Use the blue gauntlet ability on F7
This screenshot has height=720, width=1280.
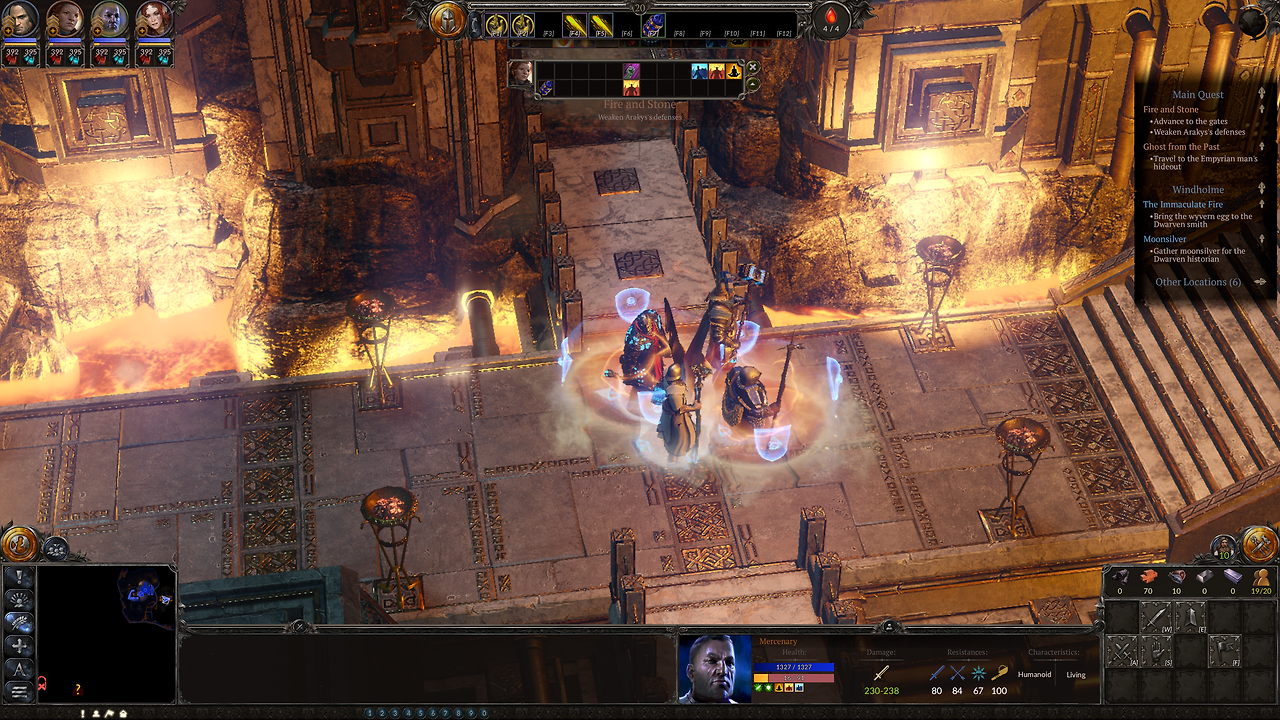pyautogui.click(x=652, y=25)
